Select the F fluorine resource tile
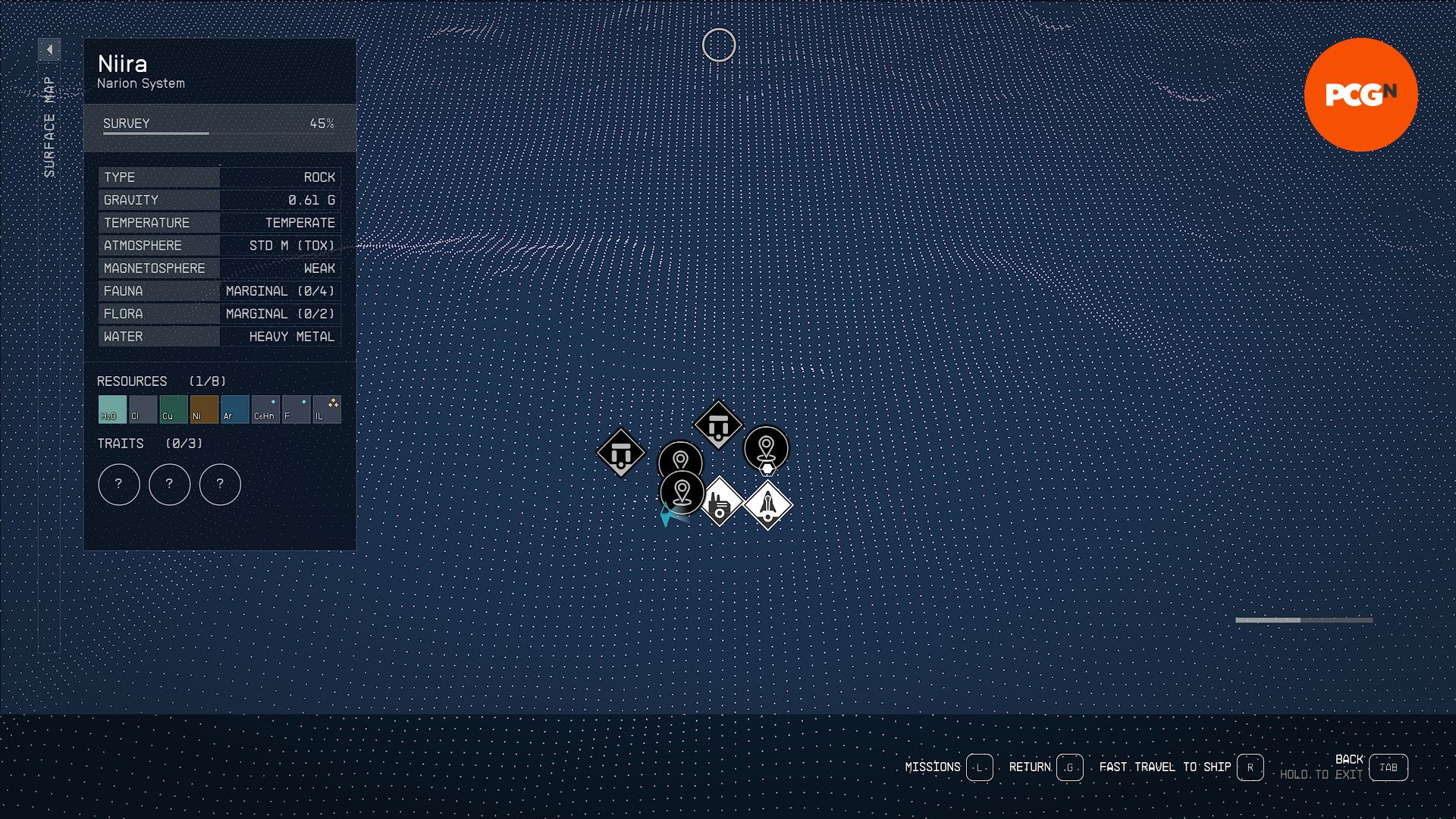Viewport: 1456px width, 819px height. click(296, 409)
